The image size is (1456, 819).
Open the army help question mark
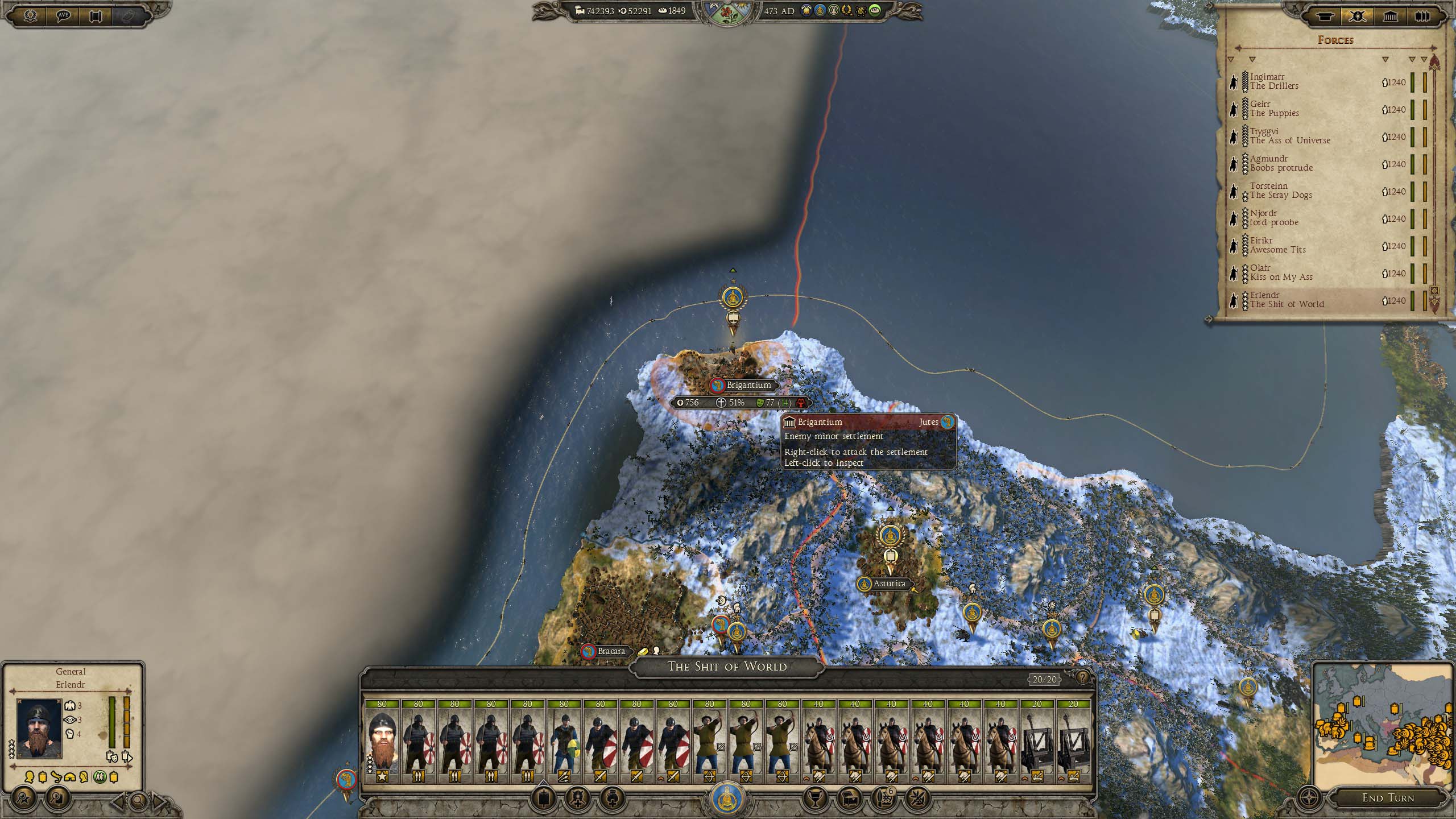click(1082, 677)
